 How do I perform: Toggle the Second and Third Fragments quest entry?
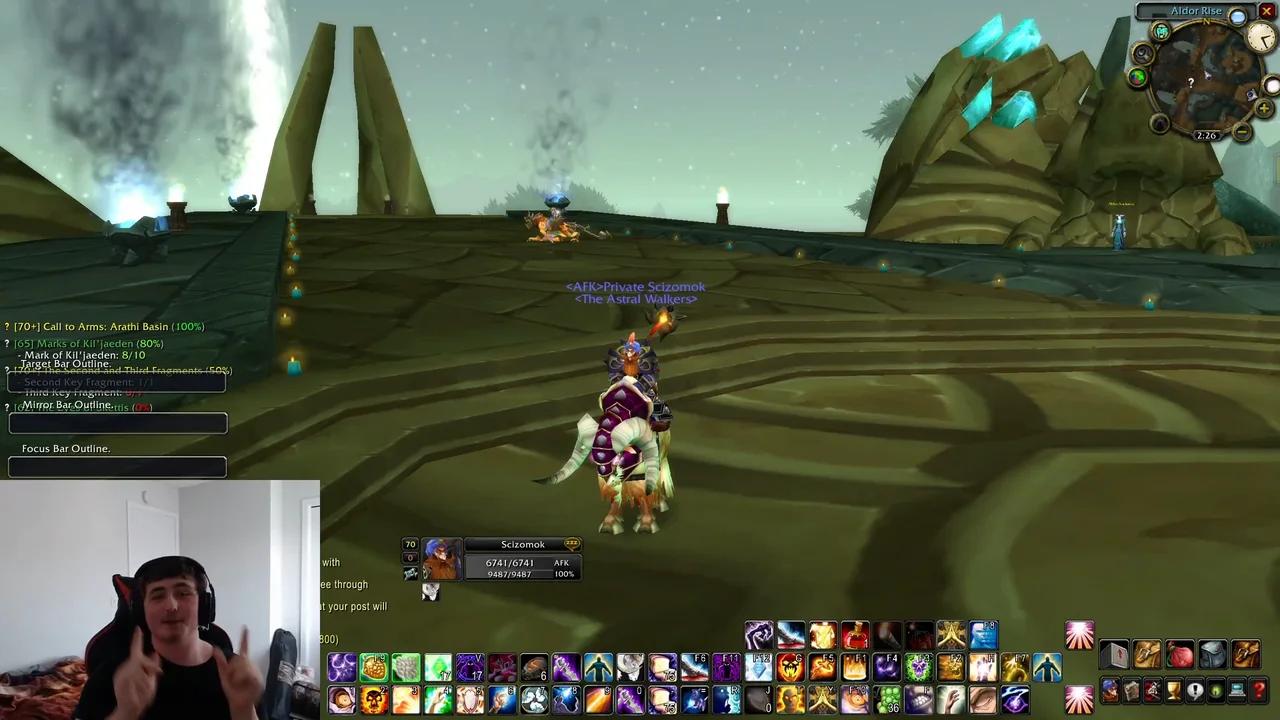point(7,369)
